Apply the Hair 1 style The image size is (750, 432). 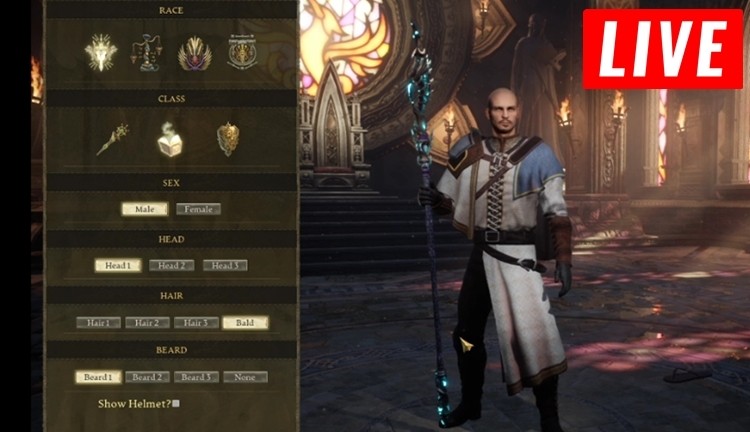click(98, 322)
